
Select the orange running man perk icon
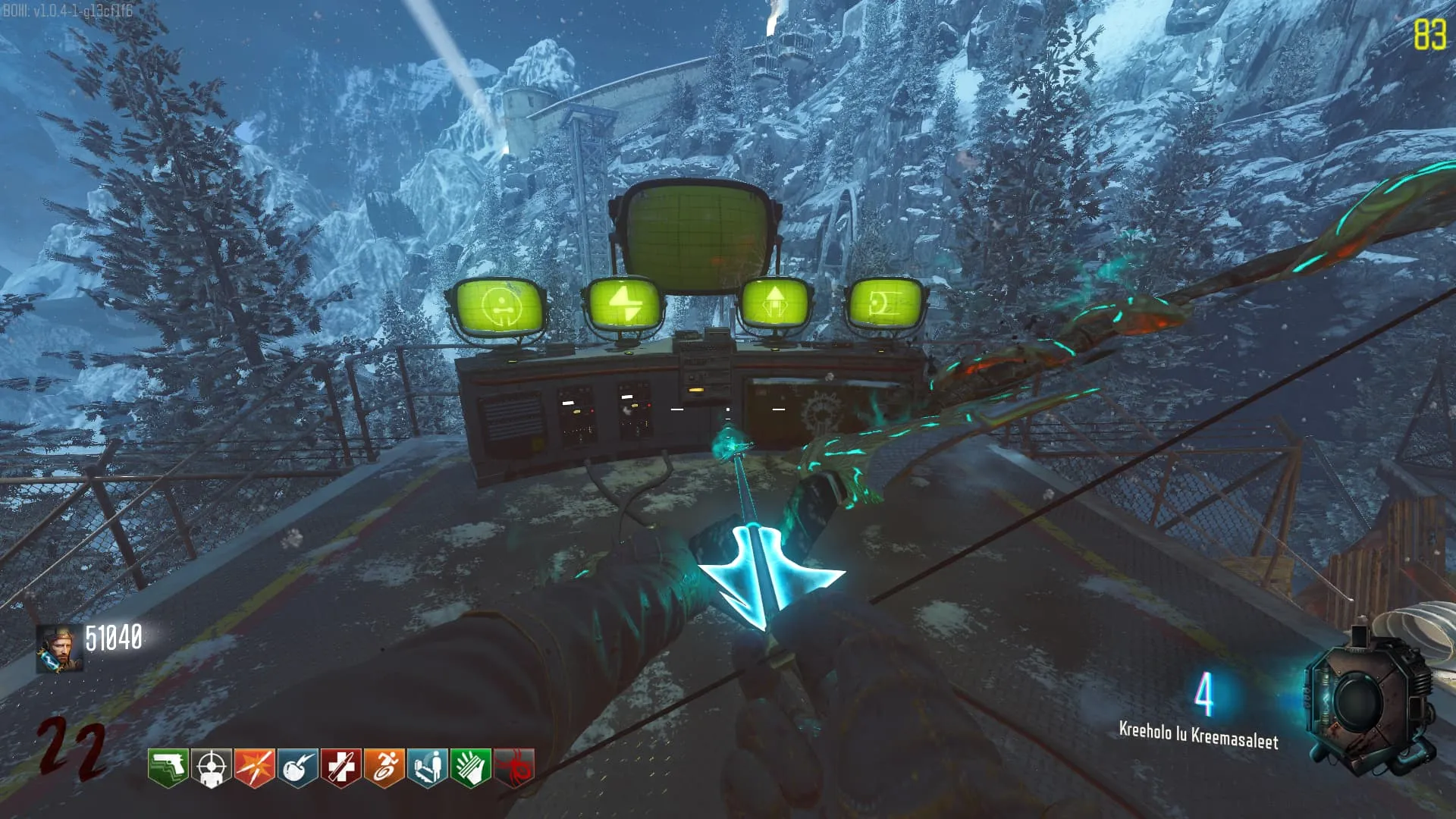tap(384, 767)
